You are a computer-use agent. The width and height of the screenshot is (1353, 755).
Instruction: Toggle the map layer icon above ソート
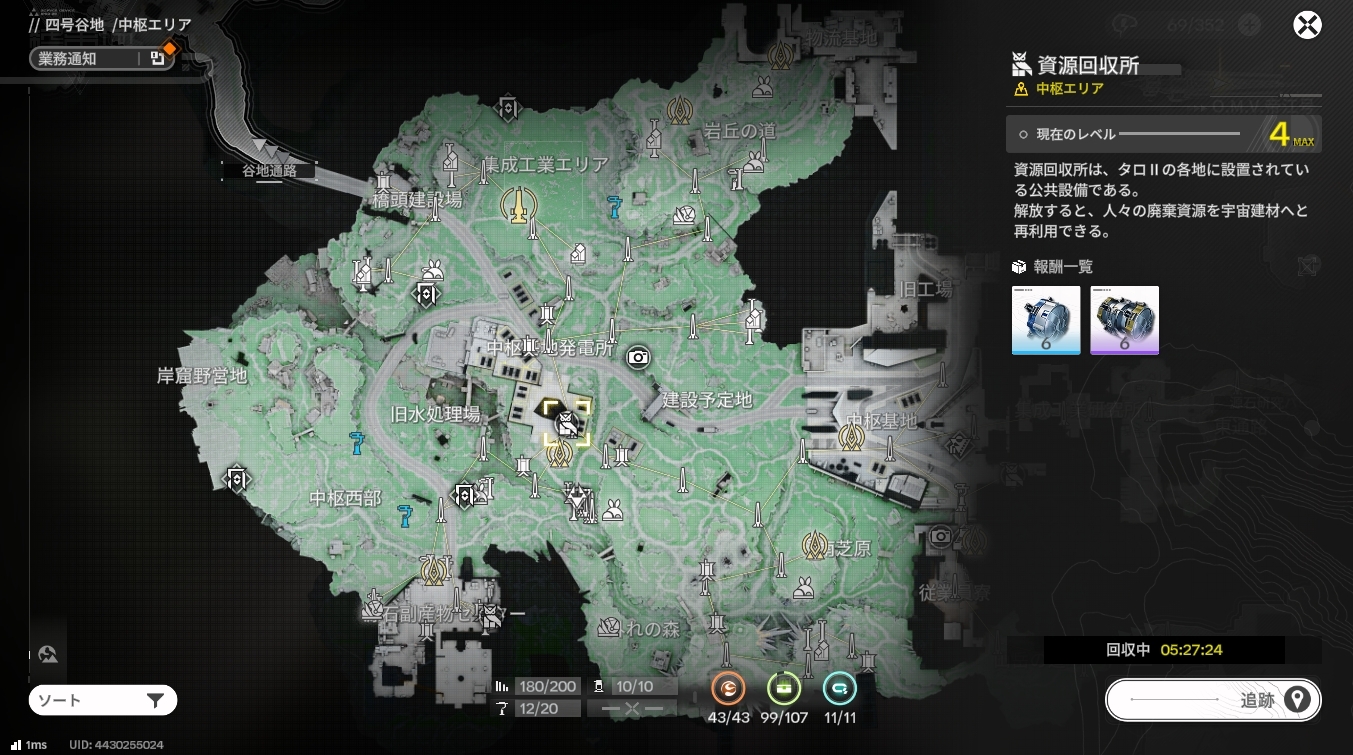click(x=47, y=656)
